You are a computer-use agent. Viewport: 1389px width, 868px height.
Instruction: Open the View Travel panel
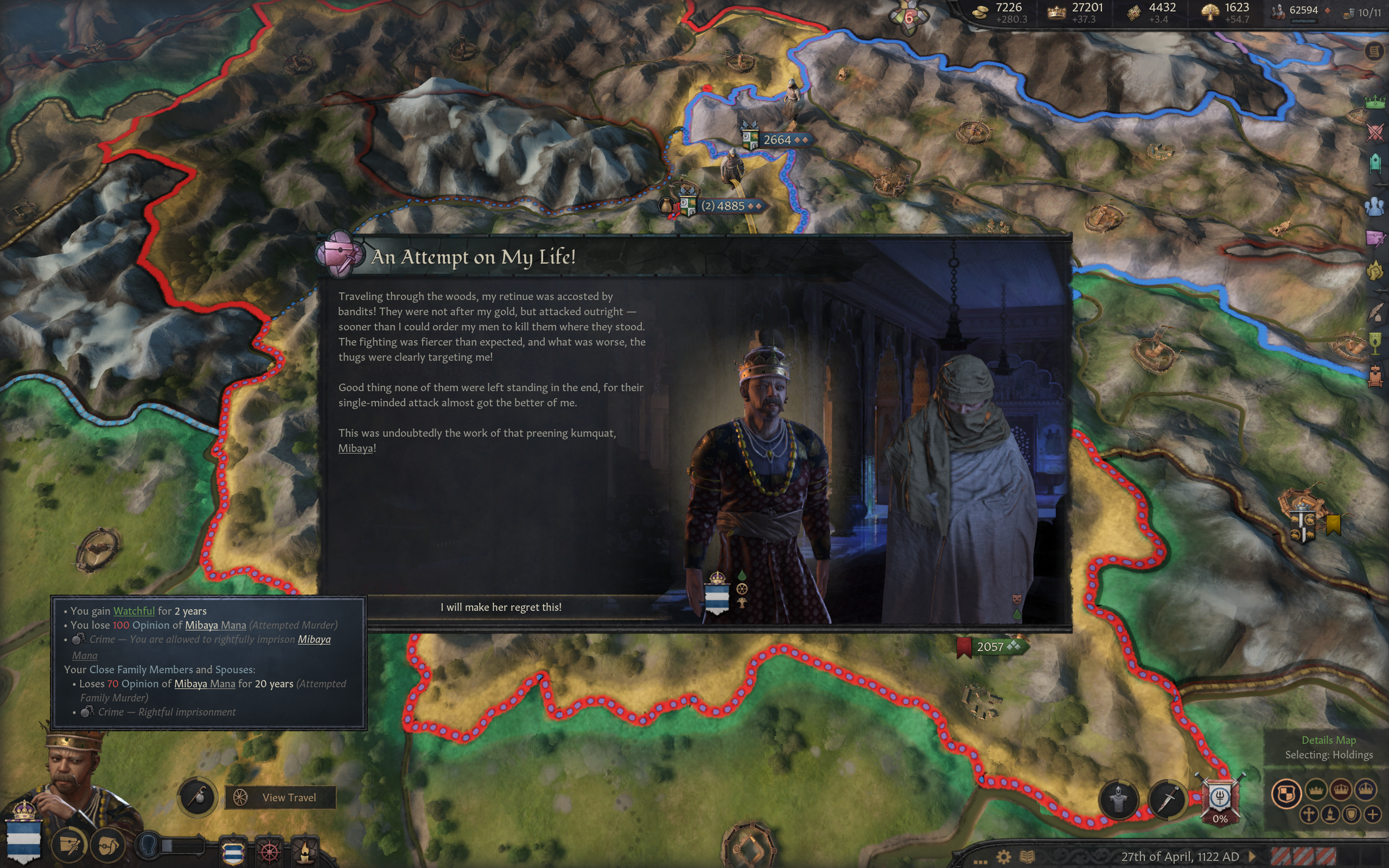(280, 797)
